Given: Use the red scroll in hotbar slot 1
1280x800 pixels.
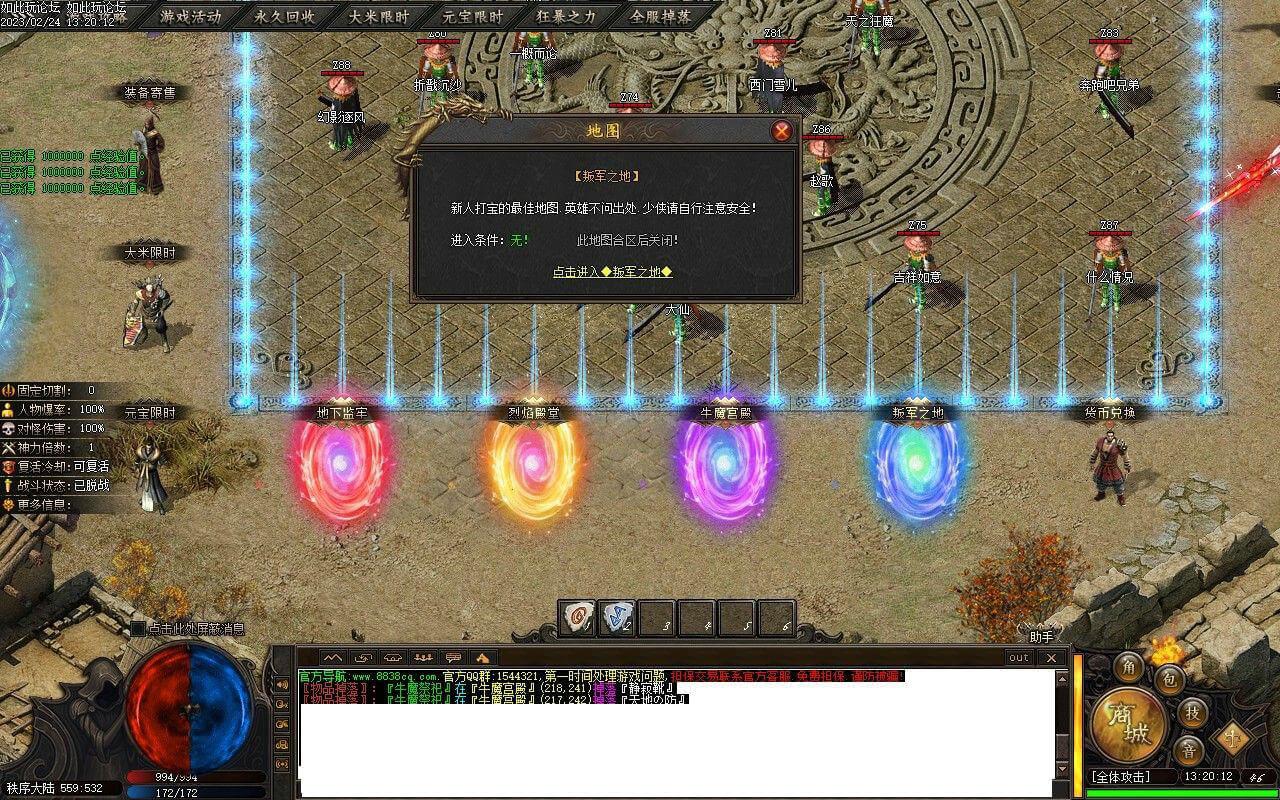Looking at the screenshot, I should click(x=577, y=618).
